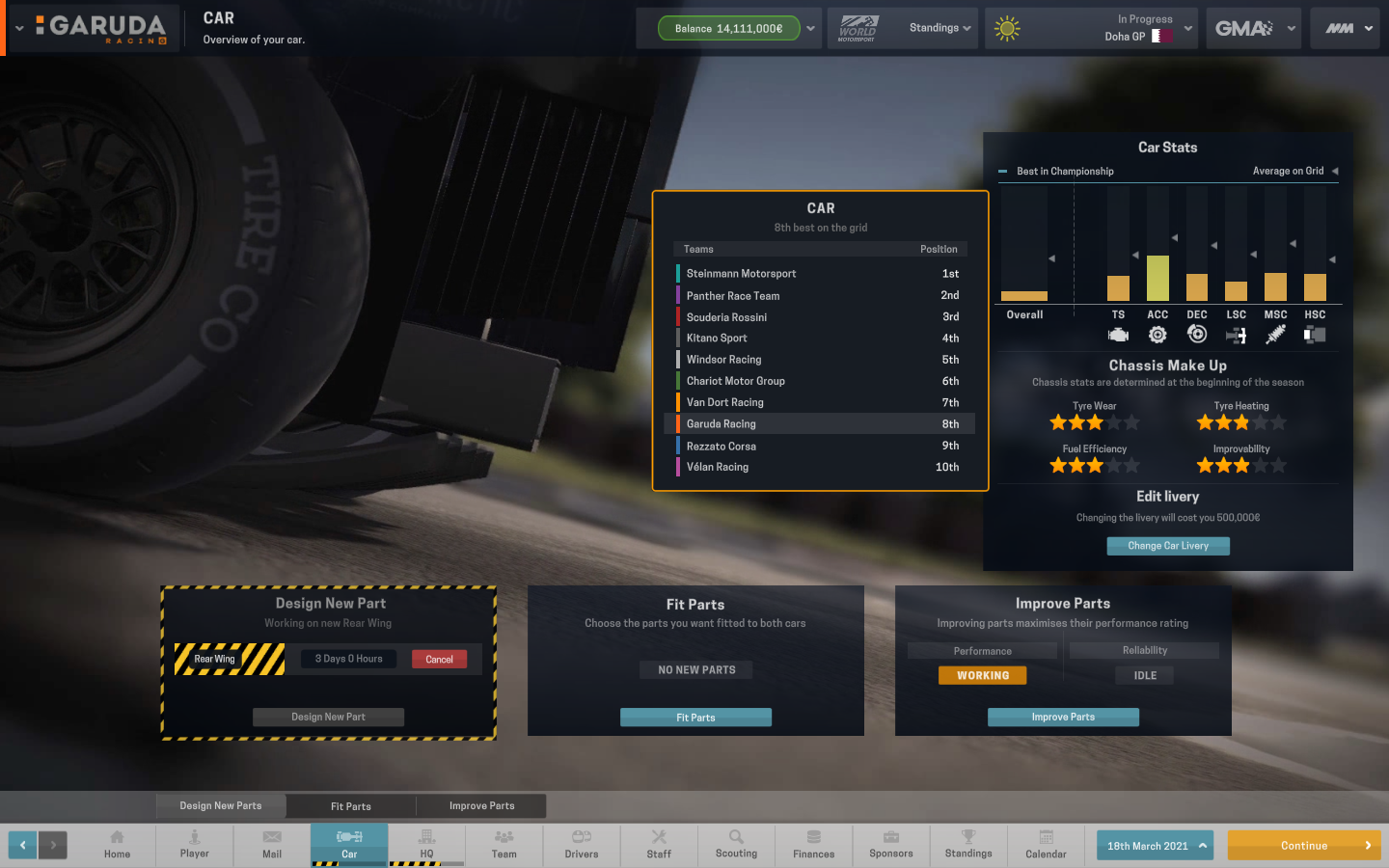Select the TS engine stat icon
This screenshot has width=1389, height=868.
click(1119, 334)
